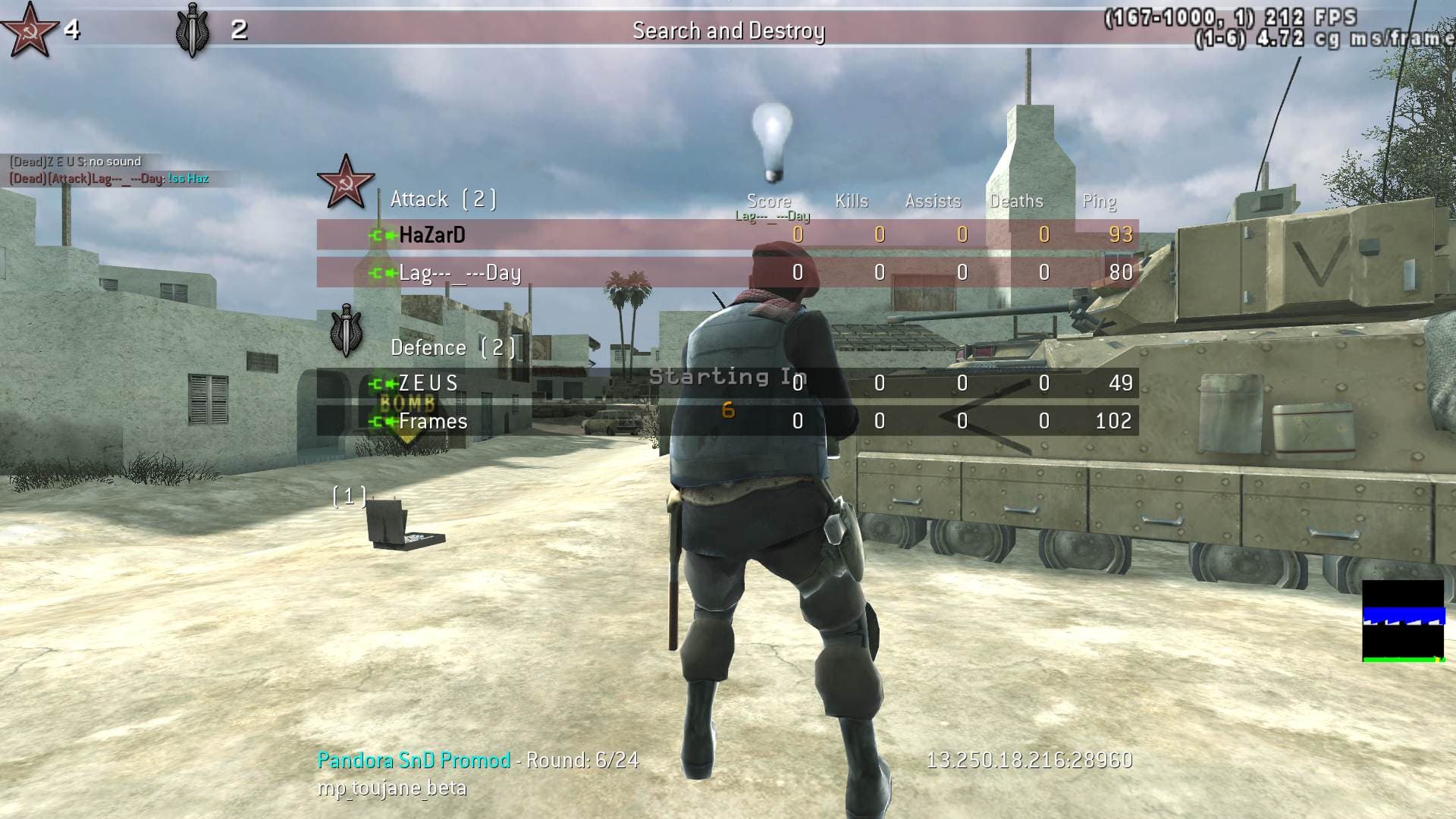Viewport: 1456px width, 819px height.
Task: Click the Z E U S 'no sound' chat message
Action: [x=76, y=162]
